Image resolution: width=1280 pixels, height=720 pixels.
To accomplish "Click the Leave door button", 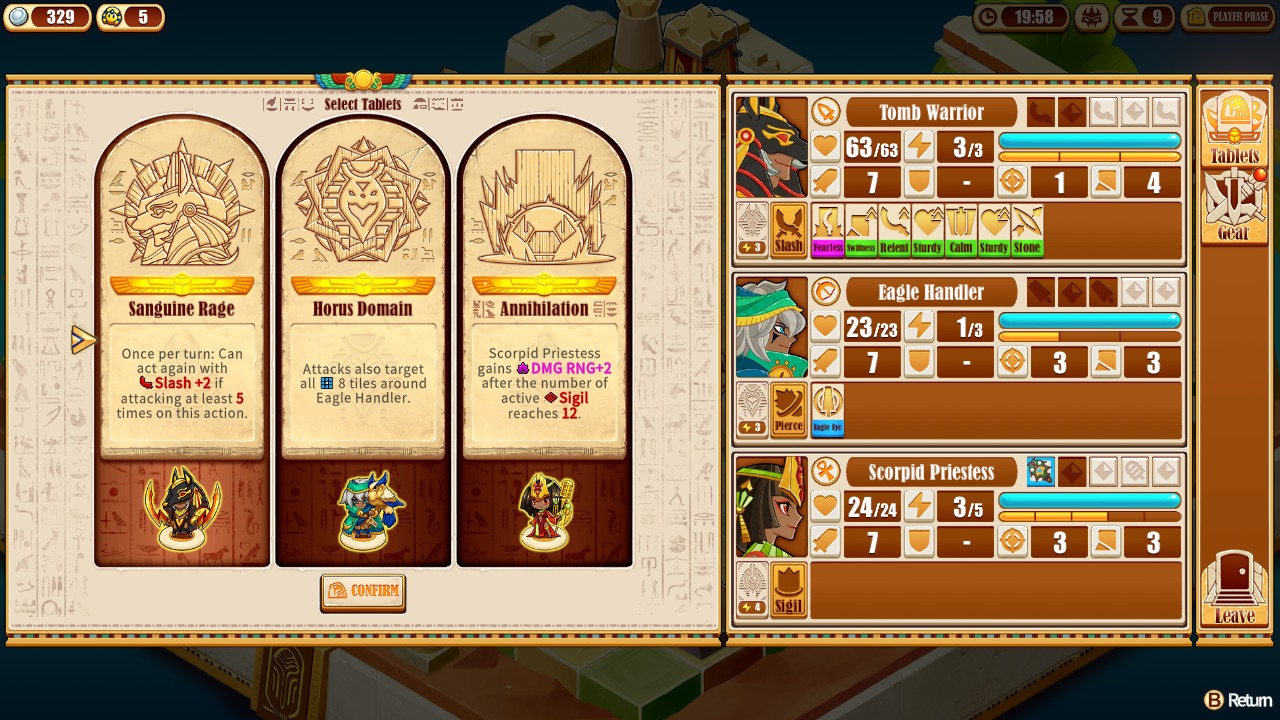I will pos(1234,590).
